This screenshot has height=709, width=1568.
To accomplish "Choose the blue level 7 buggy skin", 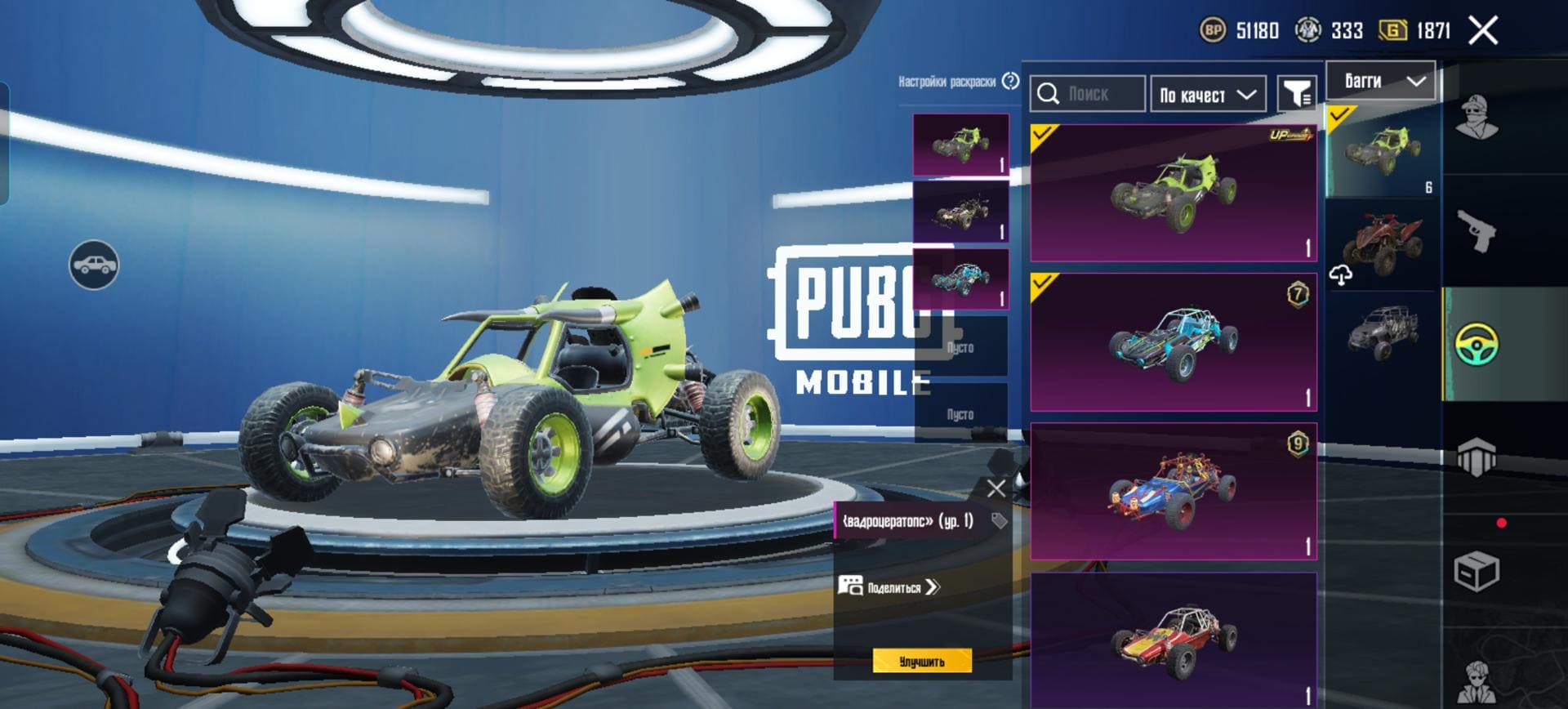I will 1173,343.
